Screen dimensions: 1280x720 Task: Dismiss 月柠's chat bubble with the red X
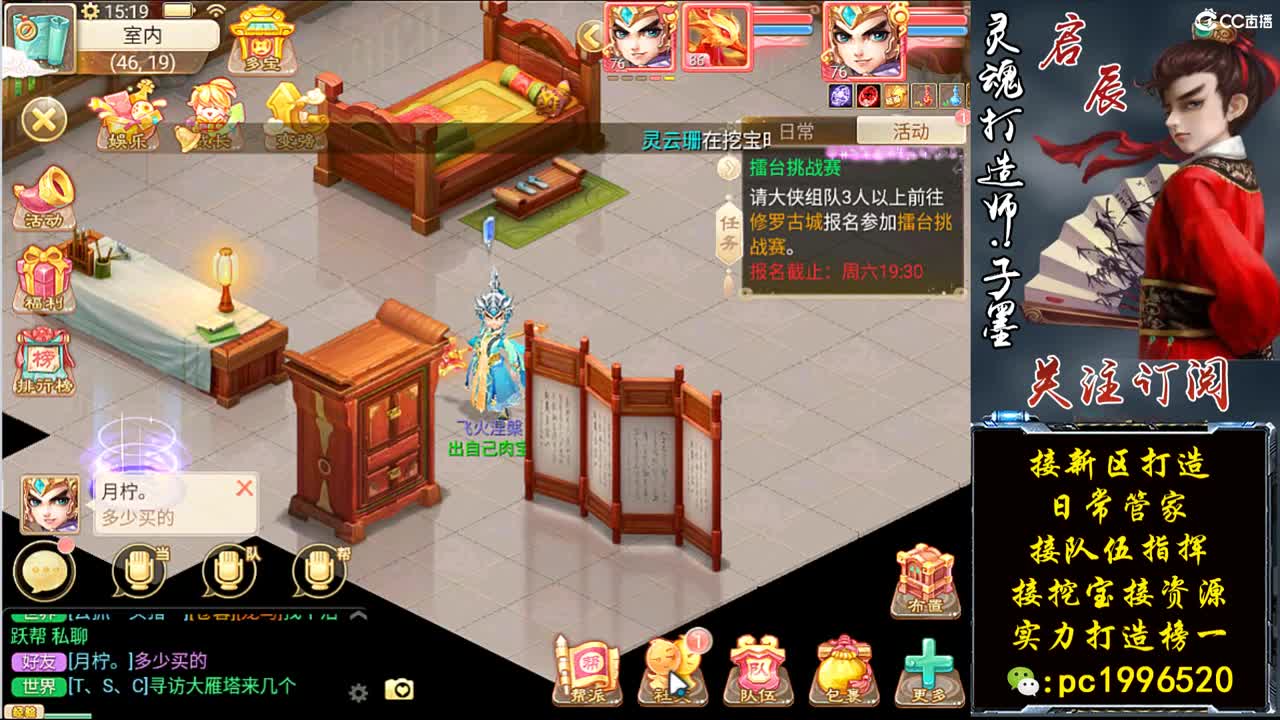244,489
